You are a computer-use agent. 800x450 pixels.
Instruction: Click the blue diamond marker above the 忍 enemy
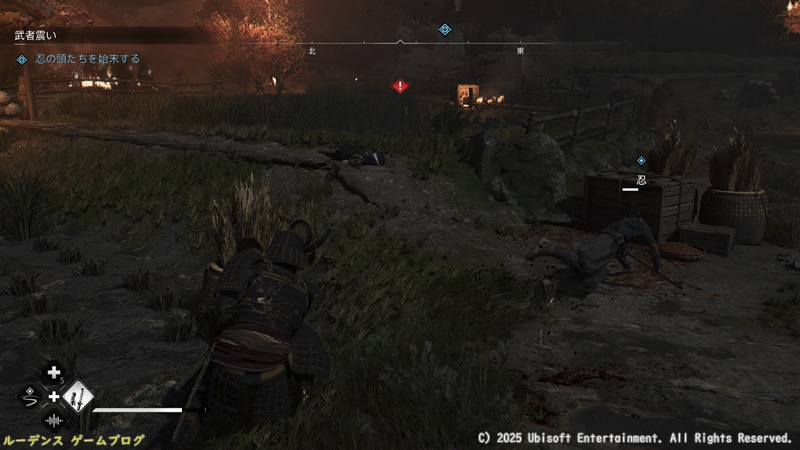click(x=641, y=160)
